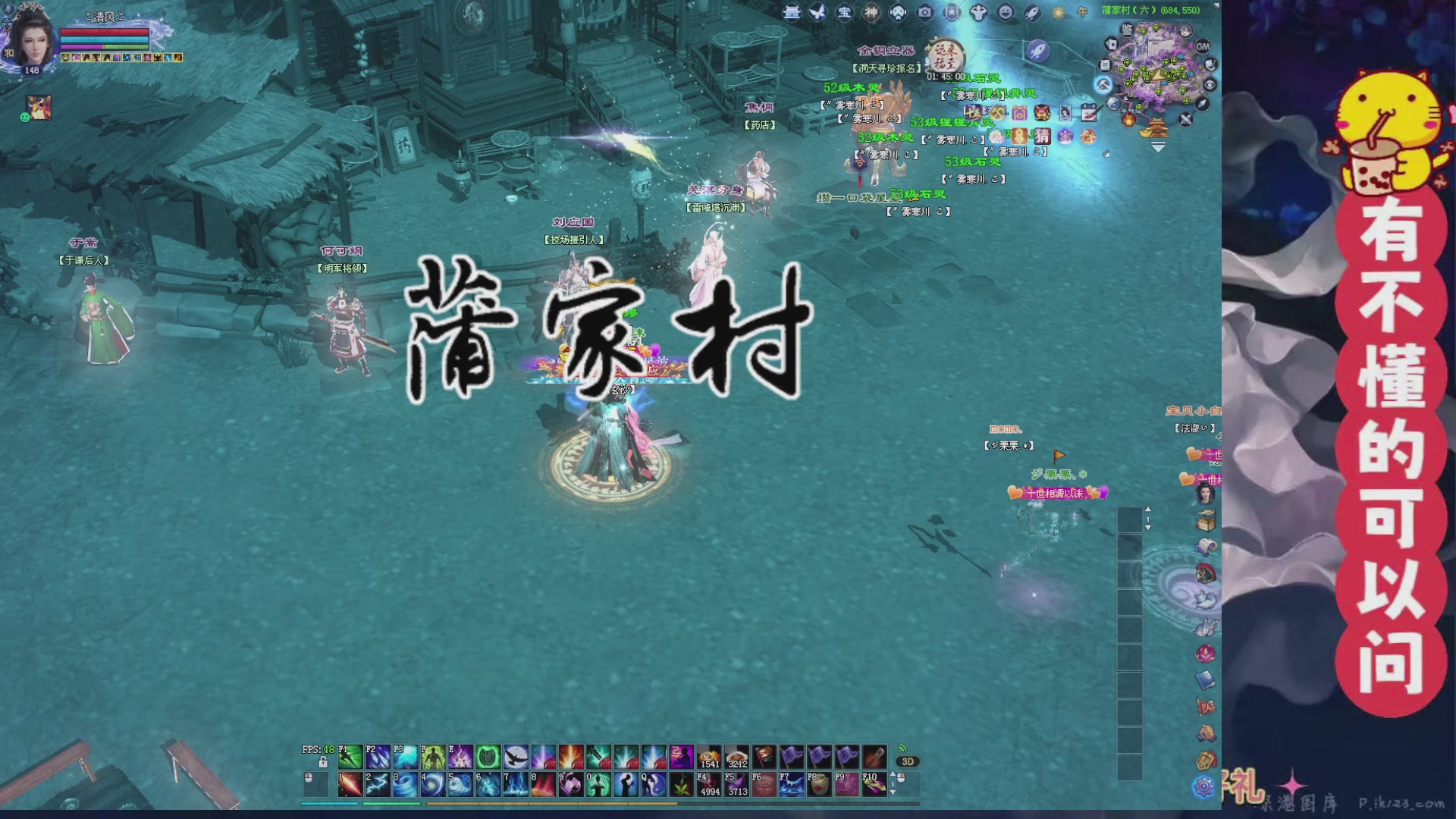Click the treasure chest icon in the right sidebar

click(x=1203, y=521)
